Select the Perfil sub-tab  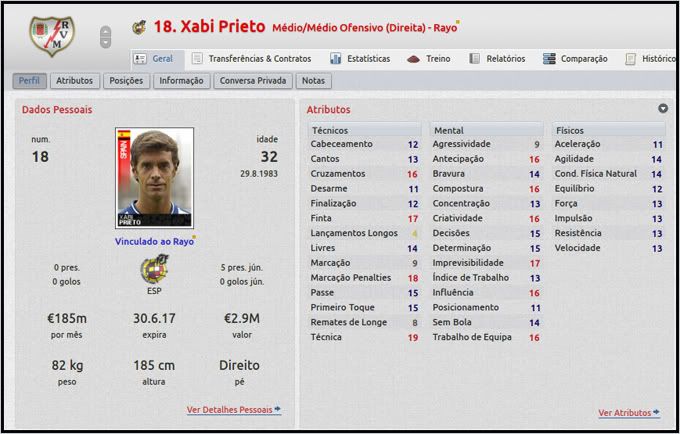tap(29, 81)
